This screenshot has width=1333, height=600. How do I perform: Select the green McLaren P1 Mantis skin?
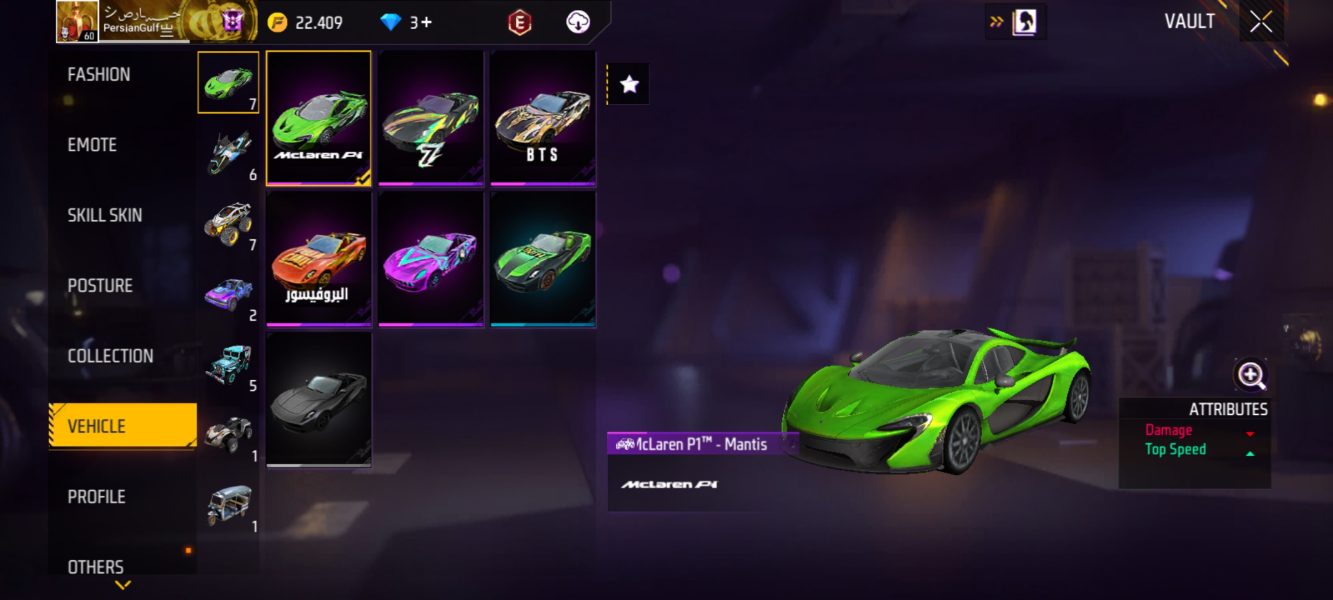[319, 118]
